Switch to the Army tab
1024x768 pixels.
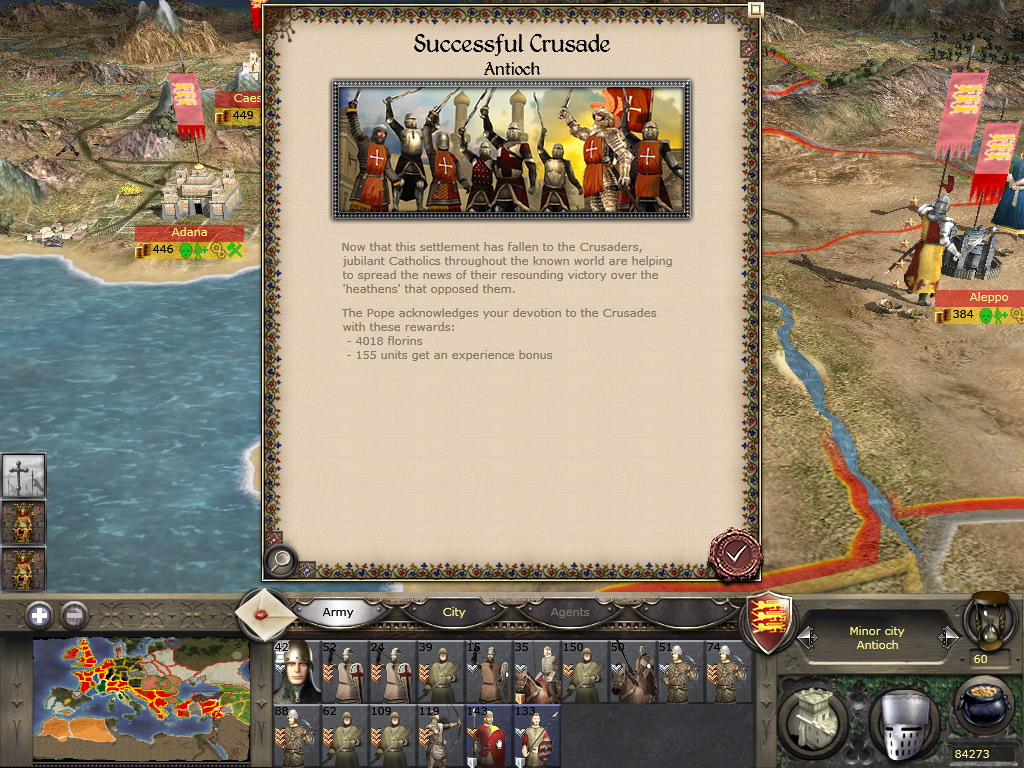[338, 612]
